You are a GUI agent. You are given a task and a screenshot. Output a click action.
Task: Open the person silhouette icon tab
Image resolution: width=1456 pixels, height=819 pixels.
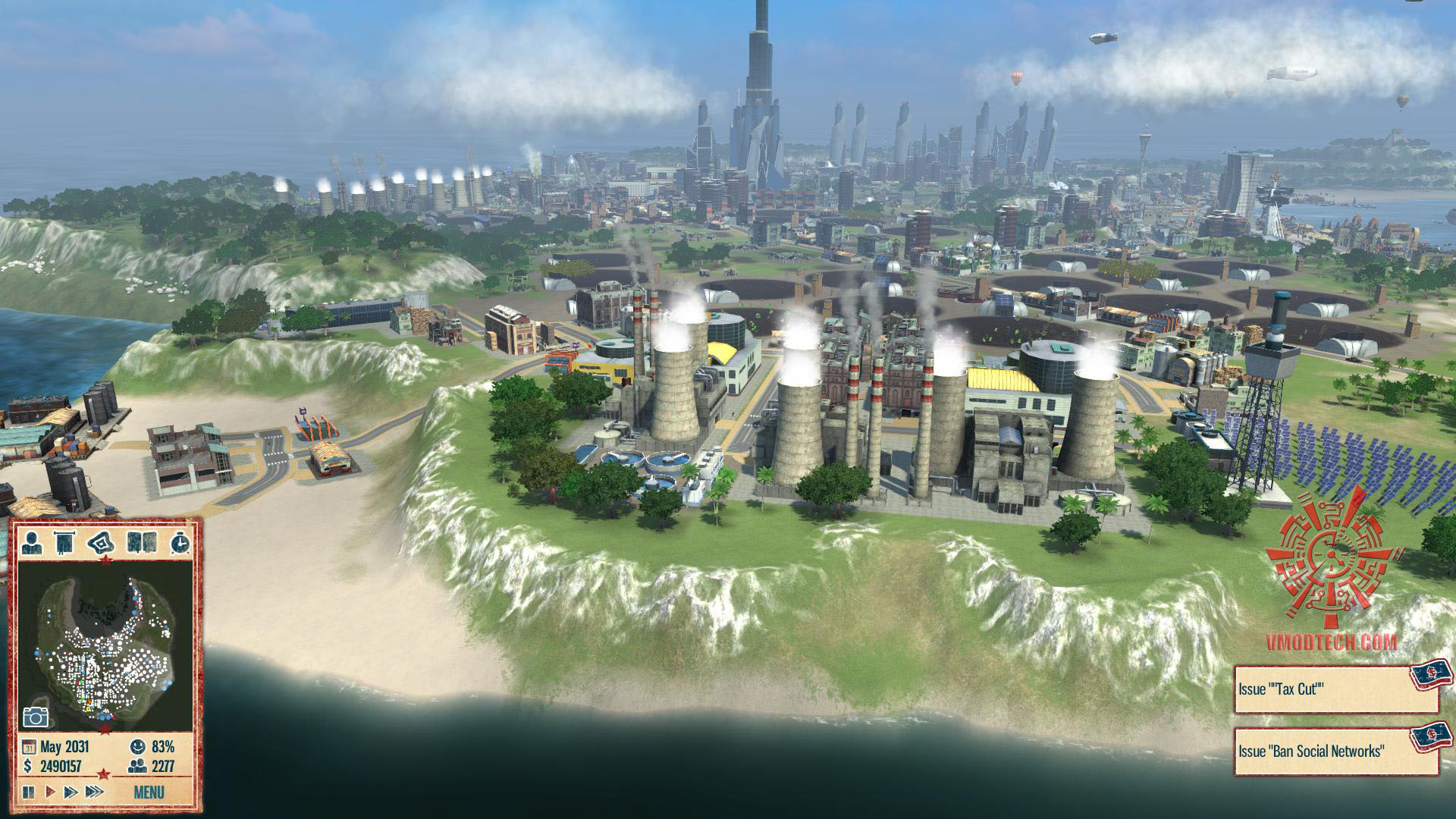(32, 543)
